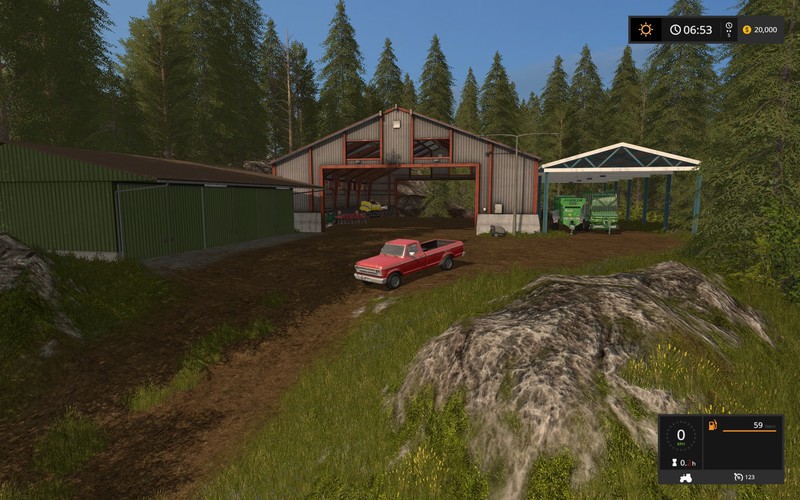Click the orange fuel pump icon
The width and height of the screenshot is (800, 500).
coord(712,425)
